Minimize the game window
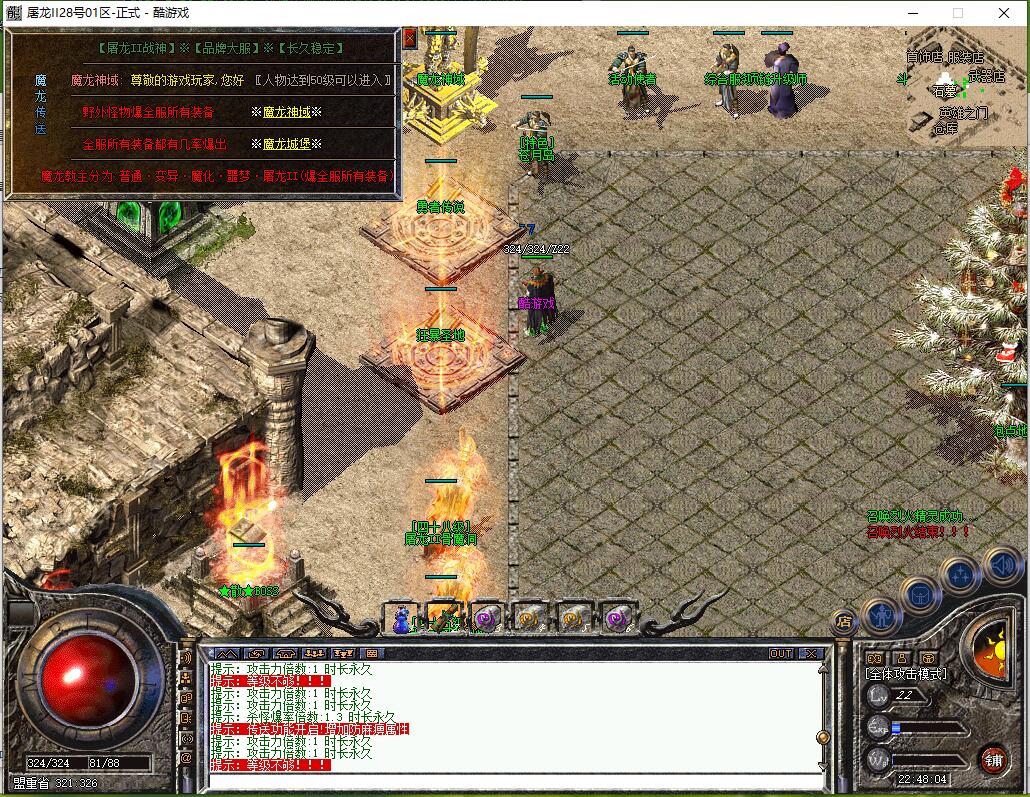 pyautogui.click(x=912, y=12)
